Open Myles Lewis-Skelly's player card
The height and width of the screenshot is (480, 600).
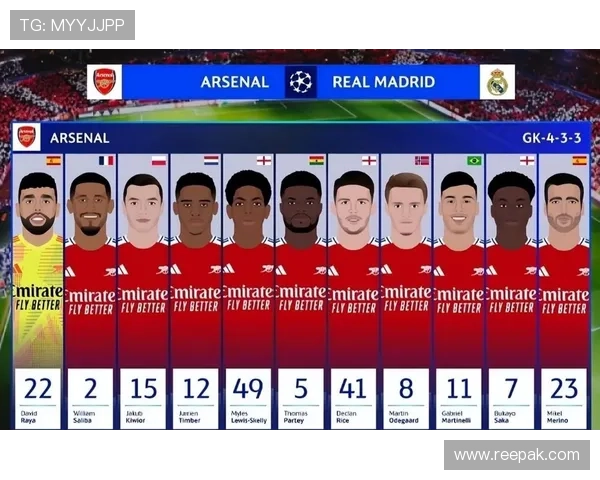(248, 290)
